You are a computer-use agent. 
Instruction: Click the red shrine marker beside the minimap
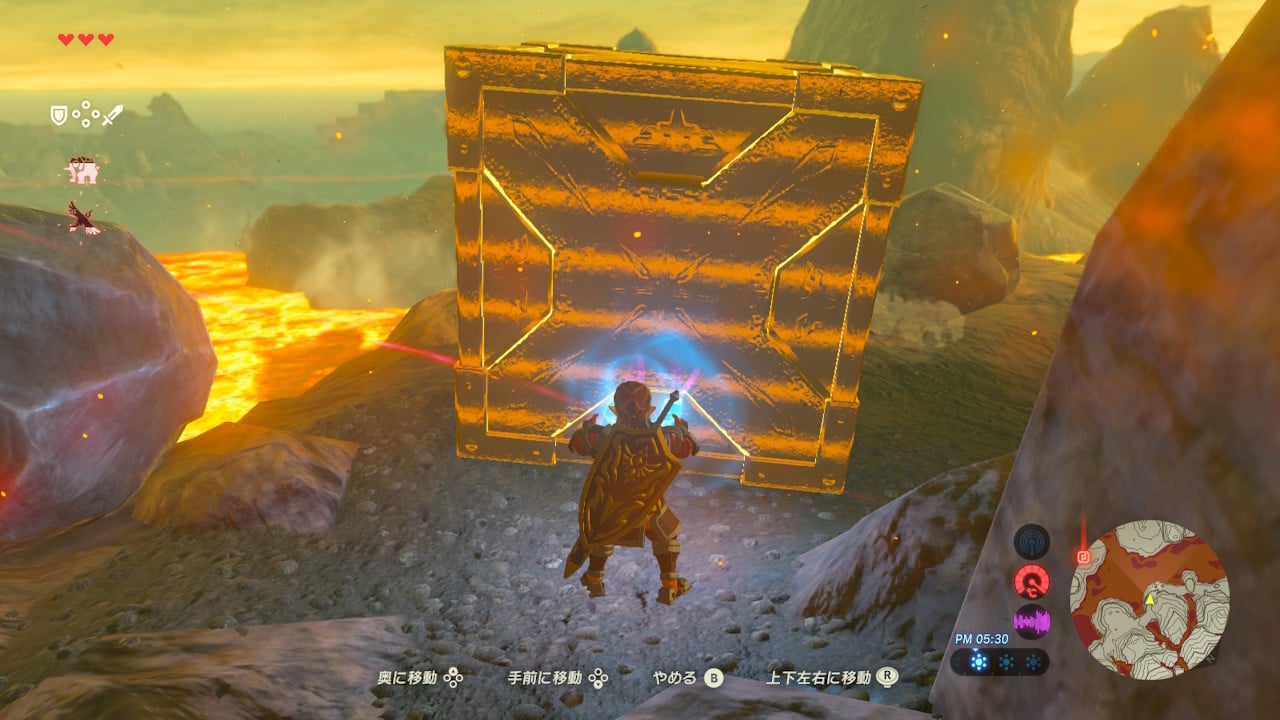coord(1083,556)
